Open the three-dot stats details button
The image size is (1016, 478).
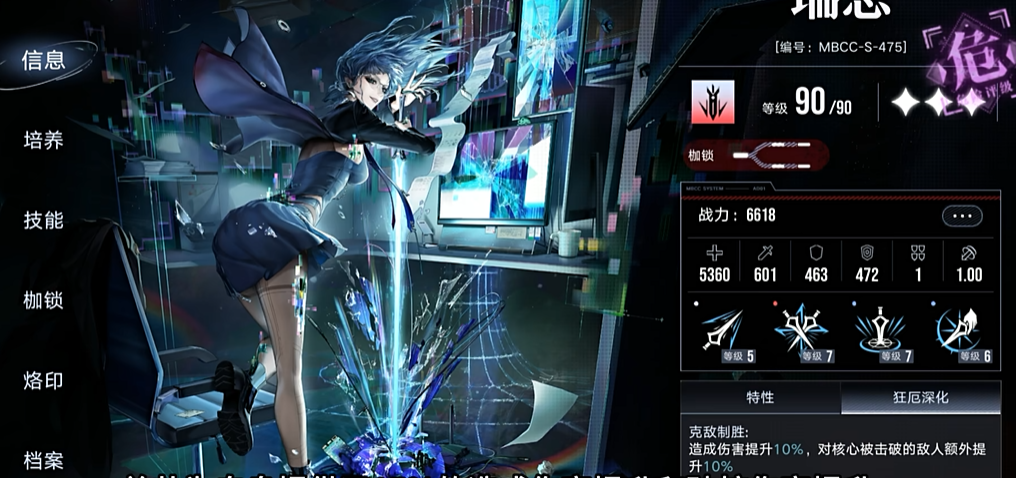coord(962,215)
